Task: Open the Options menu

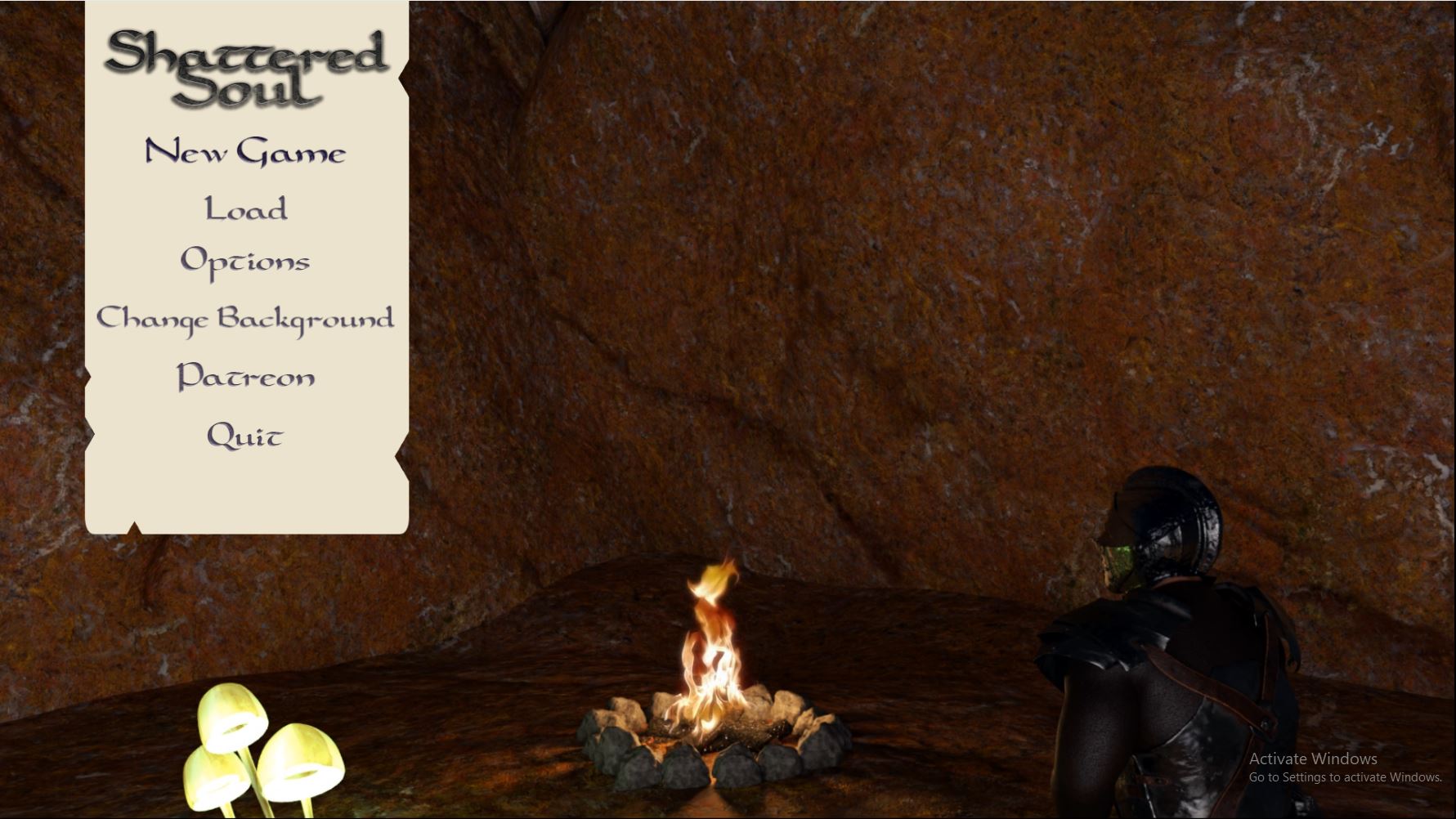Action: click(245, 262)
